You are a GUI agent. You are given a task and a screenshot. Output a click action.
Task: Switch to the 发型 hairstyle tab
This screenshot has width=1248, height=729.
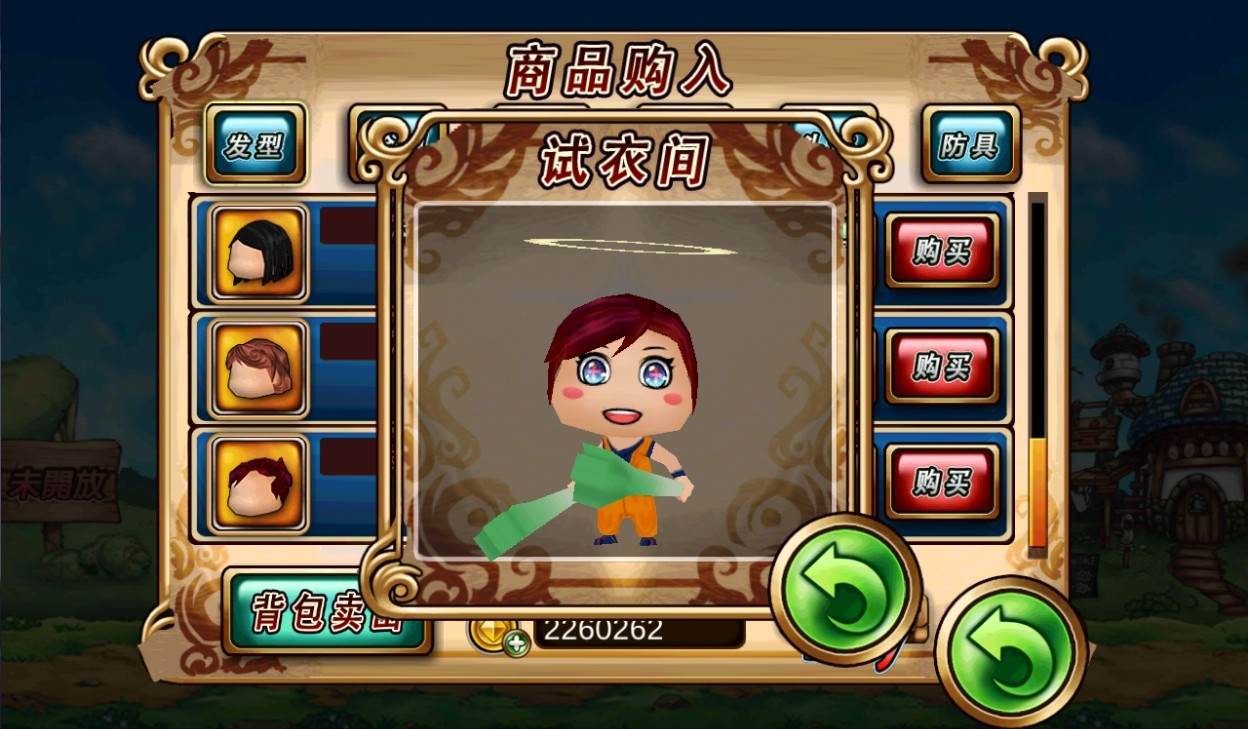pos(254,144)
